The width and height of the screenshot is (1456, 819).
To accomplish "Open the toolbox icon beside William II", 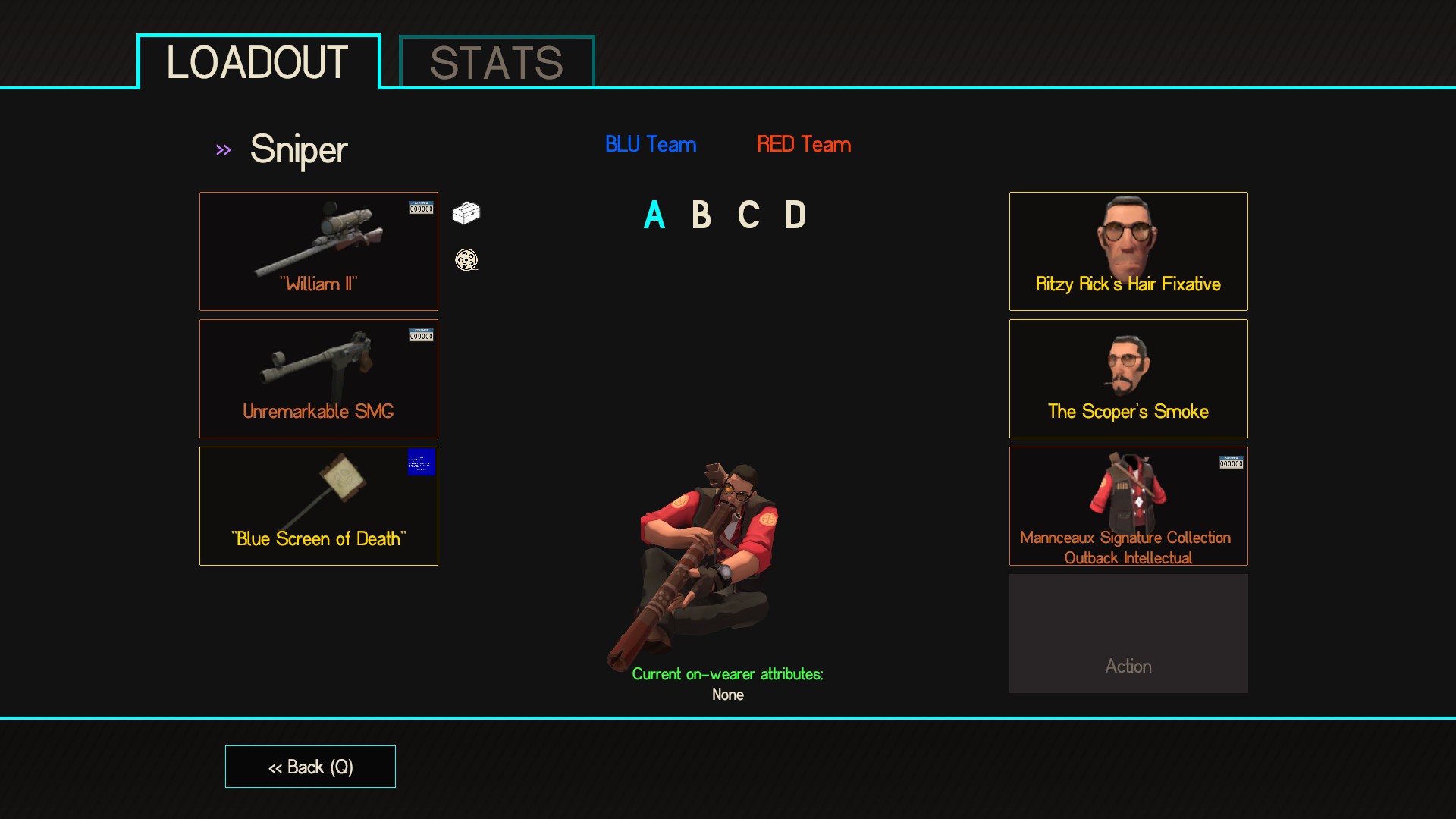I will pos(466,215).
